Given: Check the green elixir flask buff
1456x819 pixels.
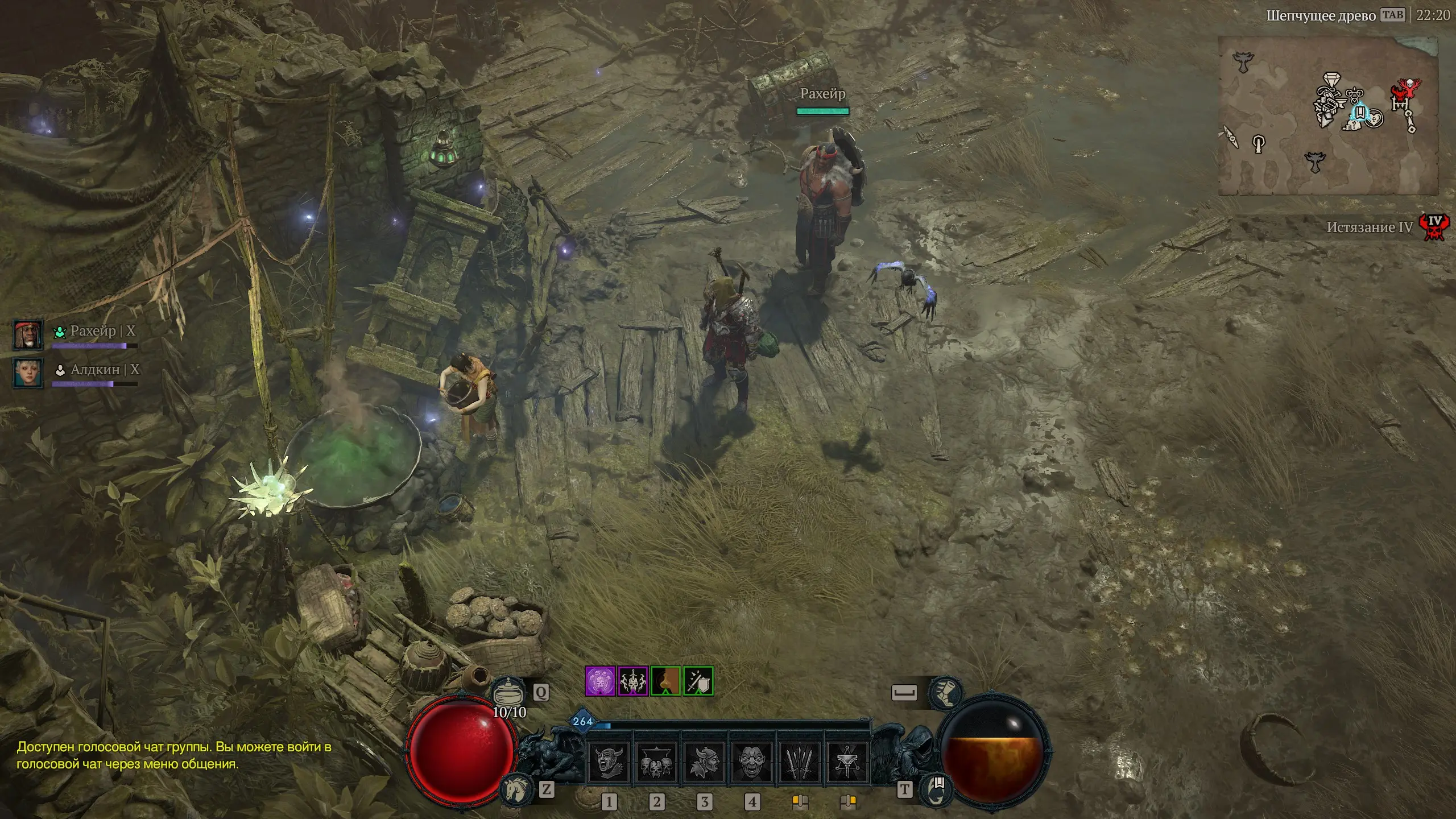Looking at the screenshot, I should [665, 681].
